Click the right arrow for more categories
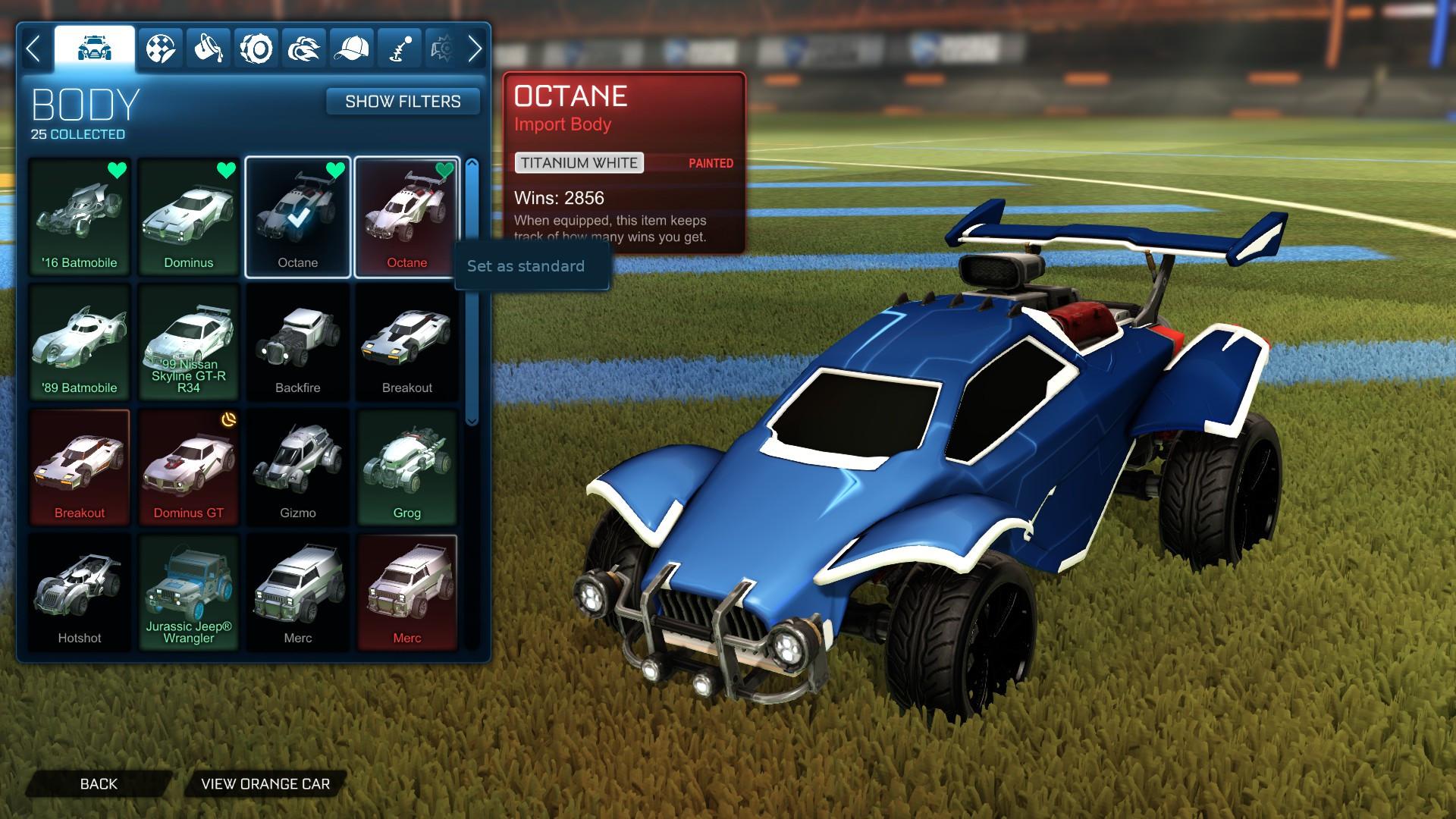Screen dimensions: 1456x819 coord(475,49)
